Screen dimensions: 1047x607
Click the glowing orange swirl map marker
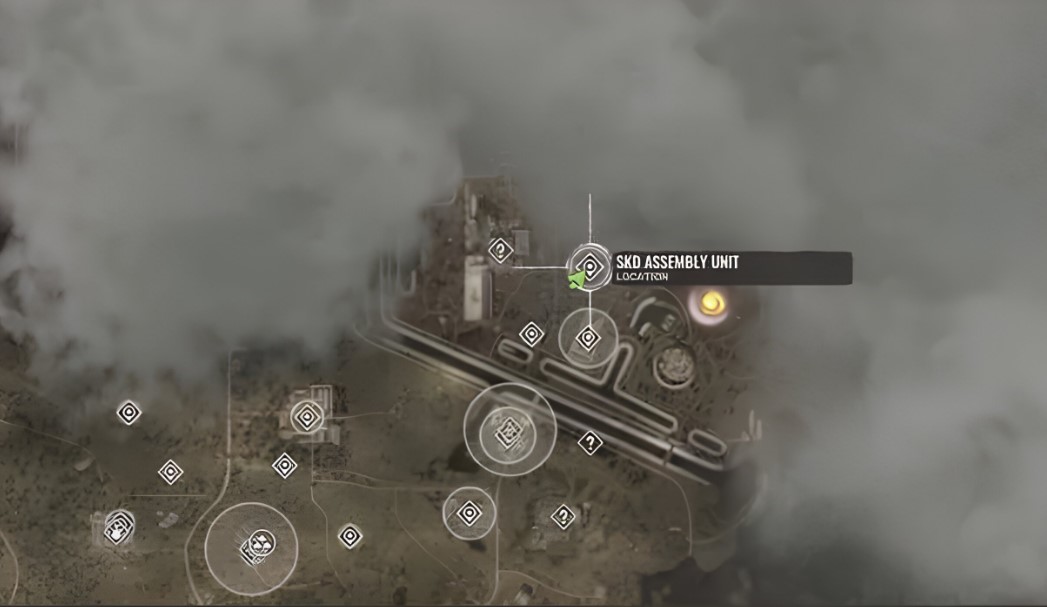pos(712,301)
